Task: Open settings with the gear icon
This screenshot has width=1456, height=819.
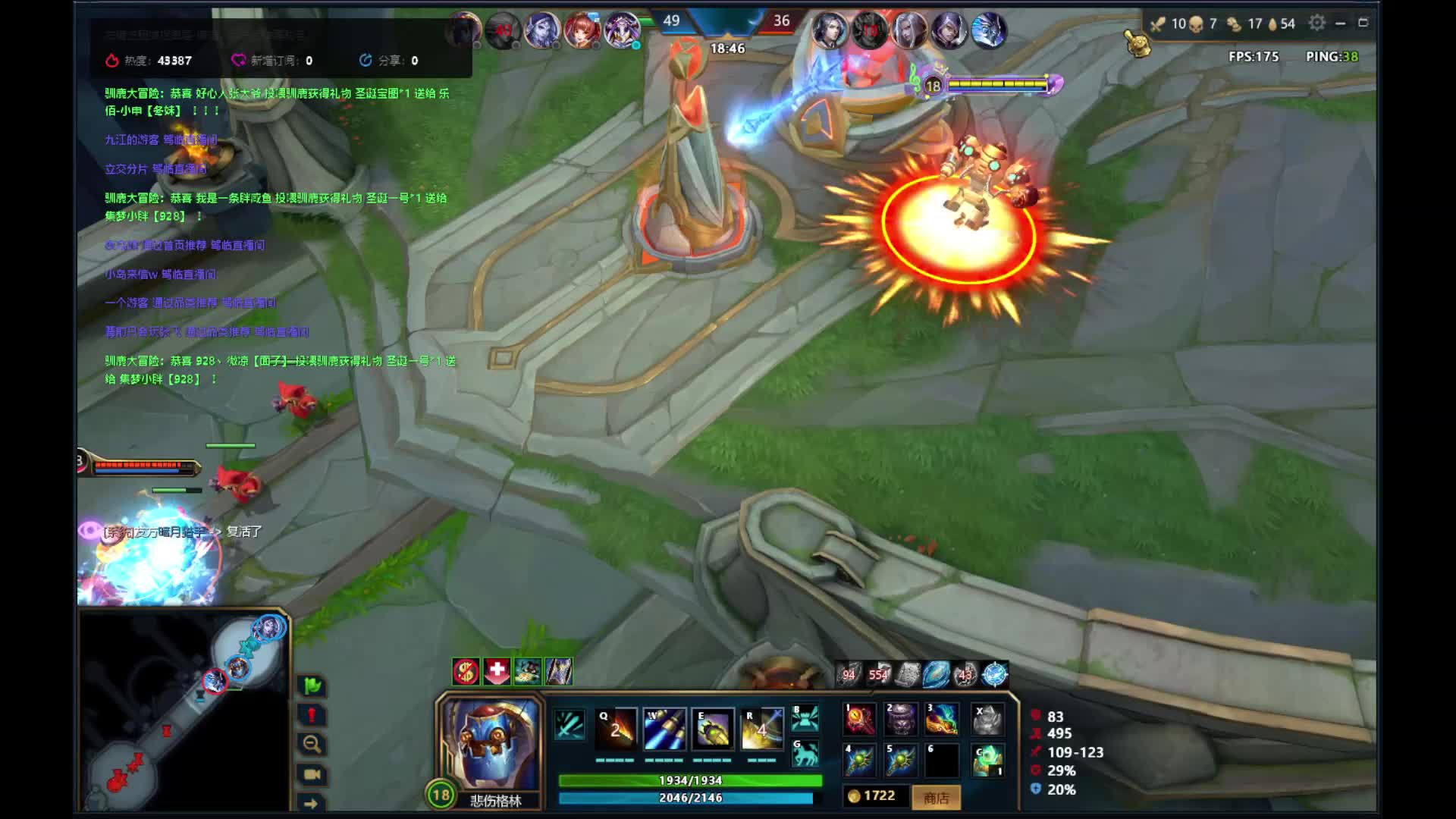Action: coord(1317,23)
